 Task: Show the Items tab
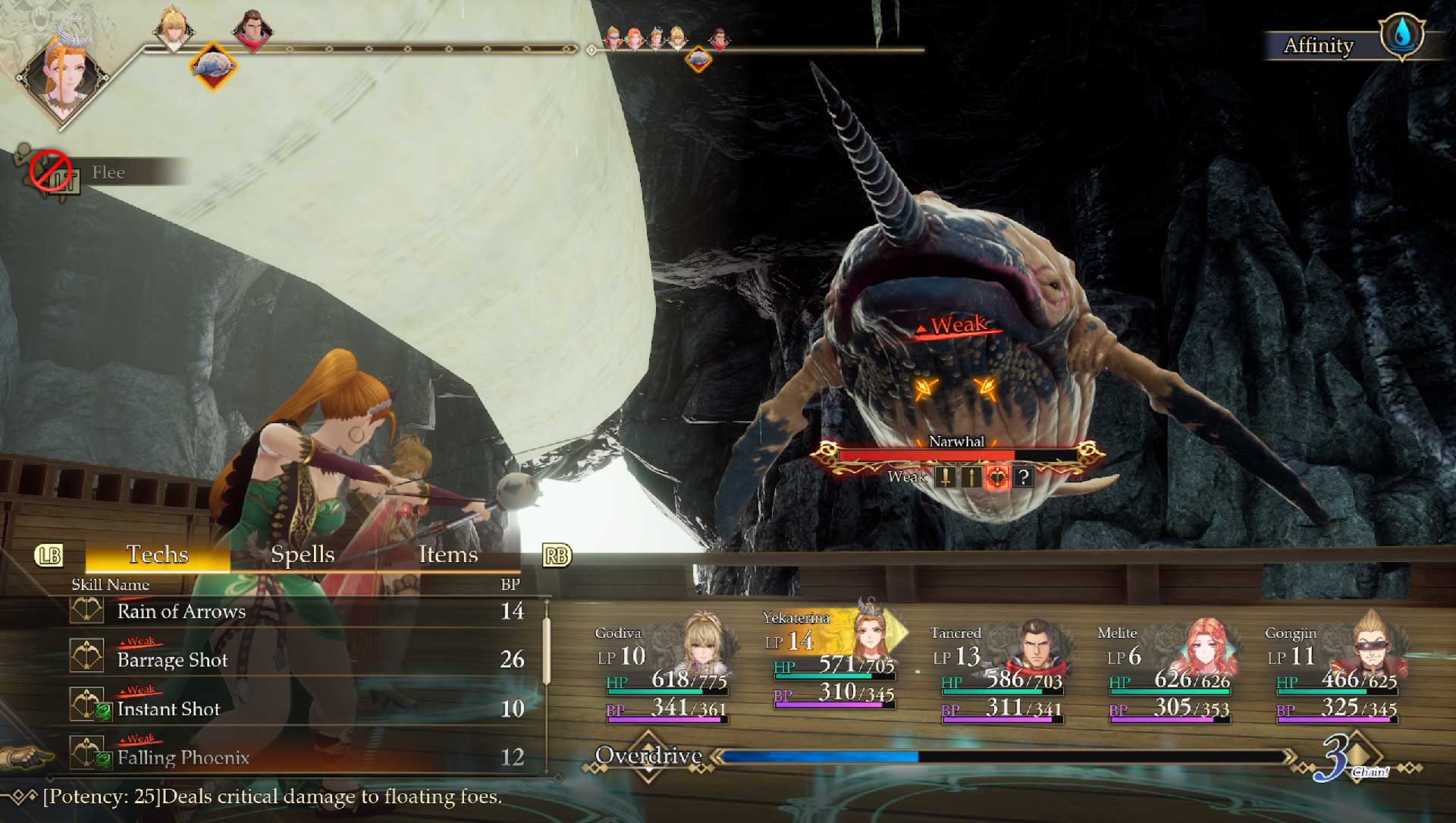coord(448,554)
